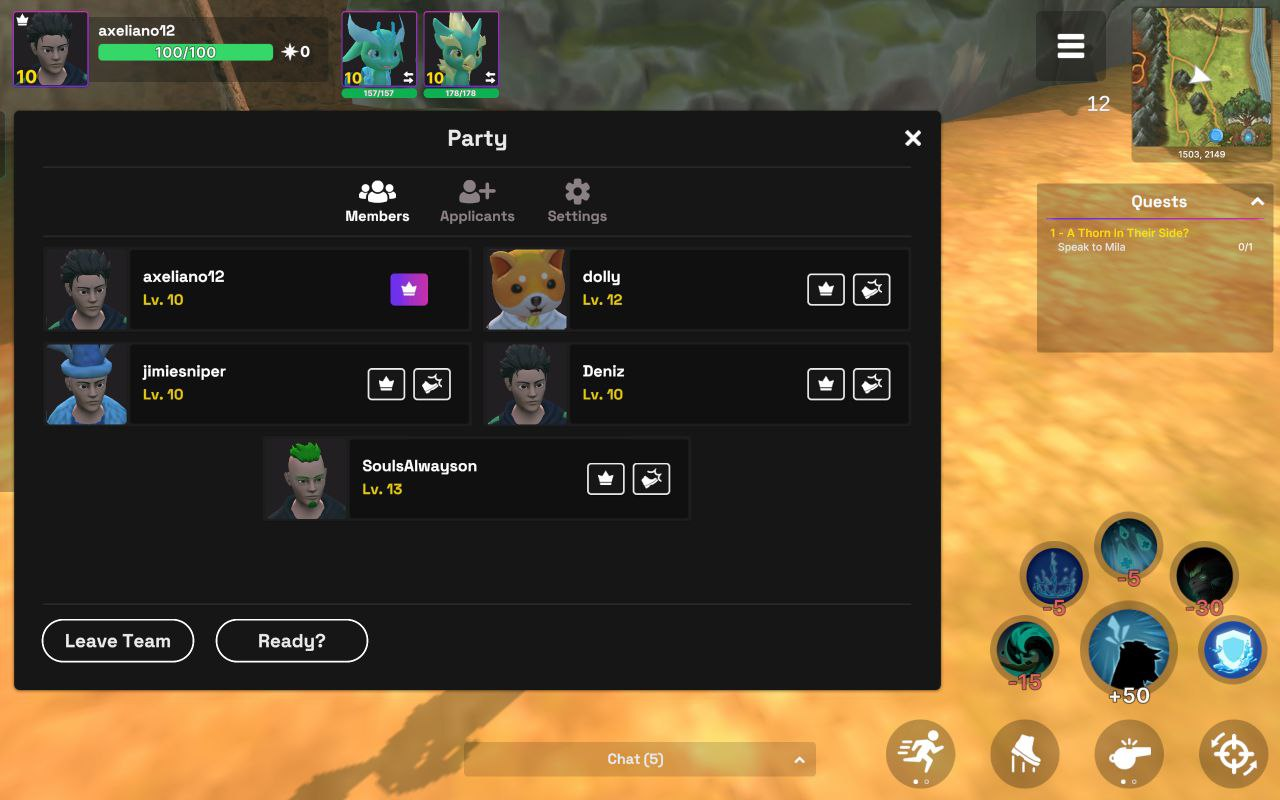Toggle the sprint running icon
This screenshot has height=800, width=1280.
click(921, 752)
